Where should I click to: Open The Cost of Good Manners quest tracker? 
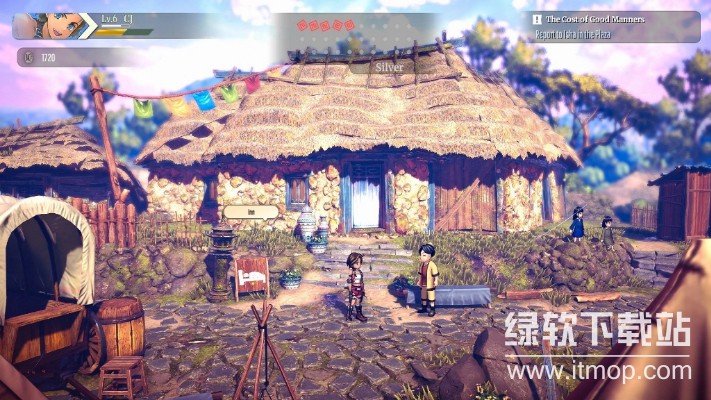click(x=613, y=25)
